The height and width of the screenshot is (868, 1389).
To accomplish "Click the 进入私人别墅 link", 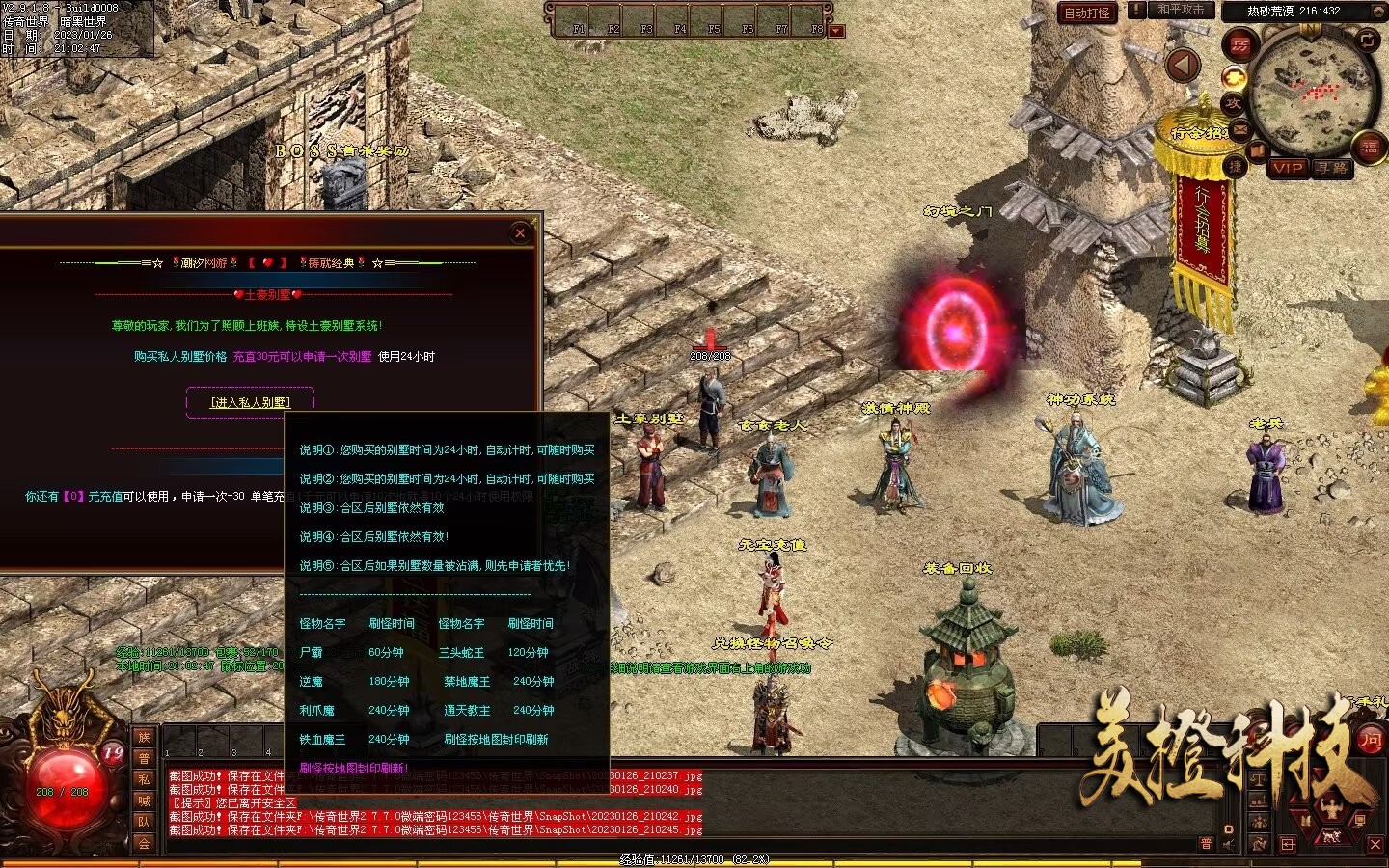I will (250, 402).
